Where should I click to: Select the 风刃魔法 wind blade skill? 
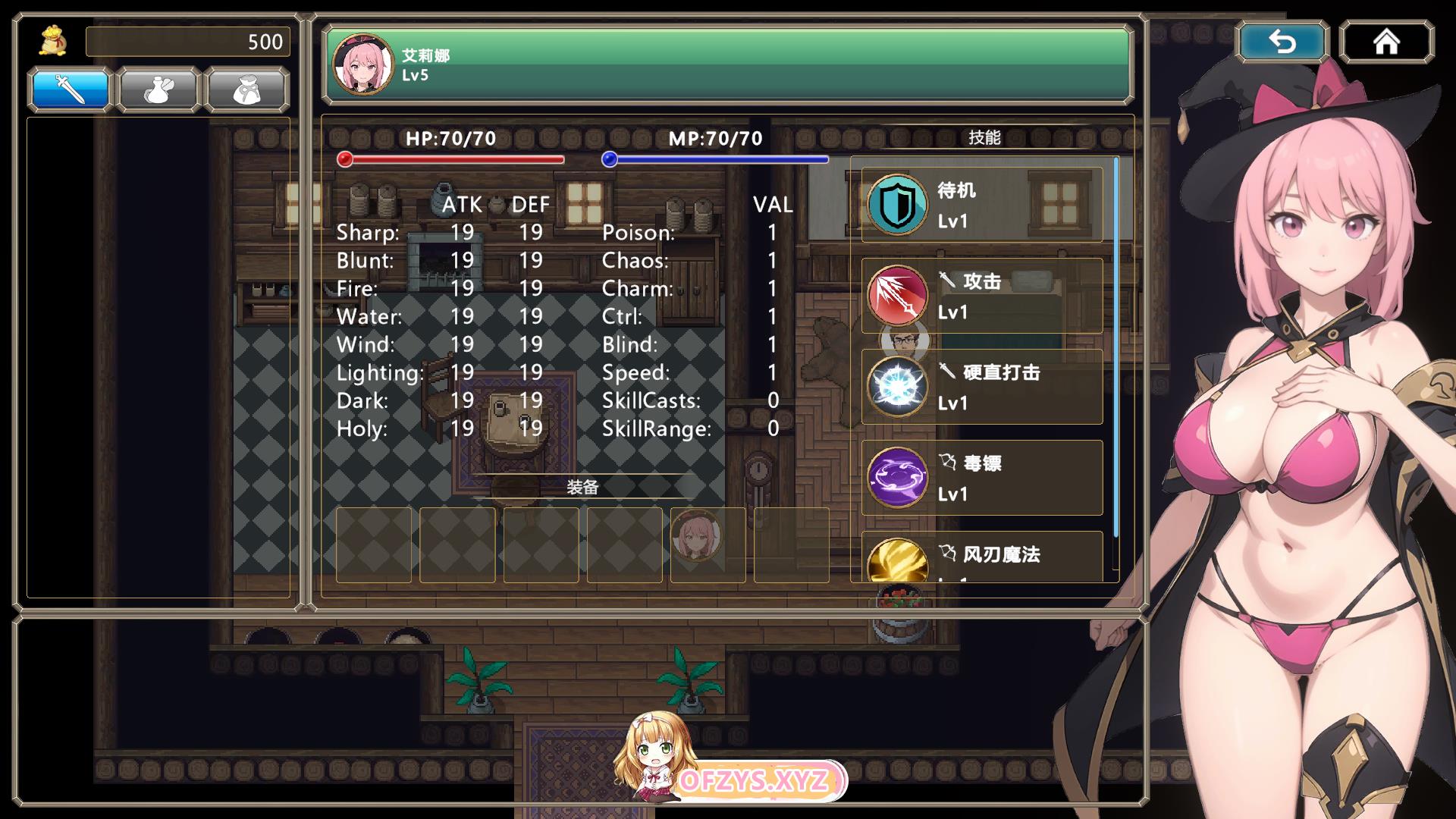(x=981, y=557)
